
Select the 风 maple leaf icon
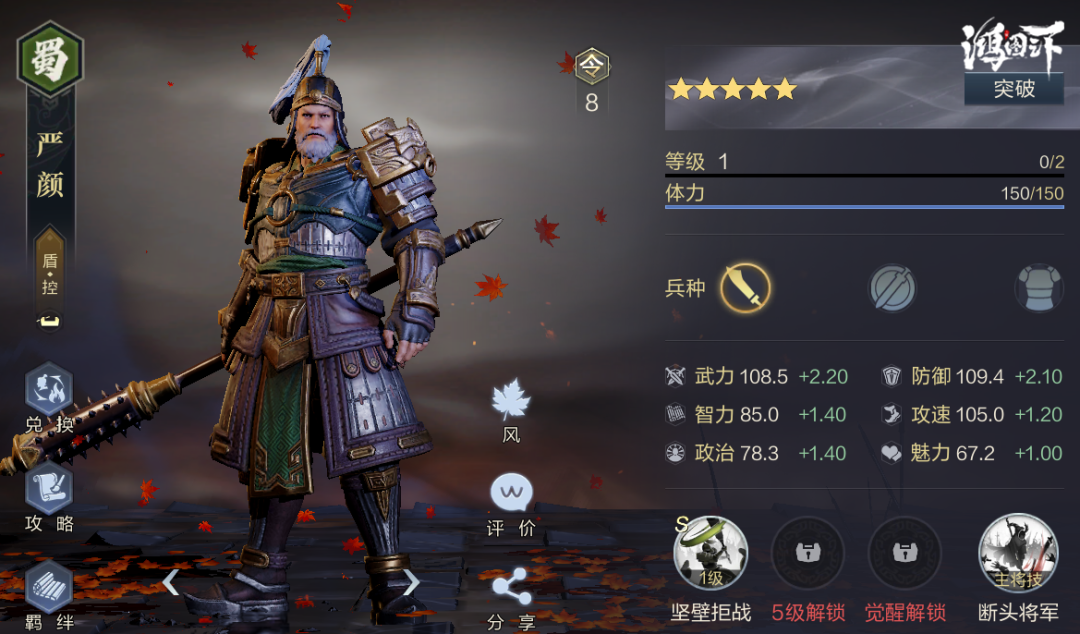click(x=510, y=404)
